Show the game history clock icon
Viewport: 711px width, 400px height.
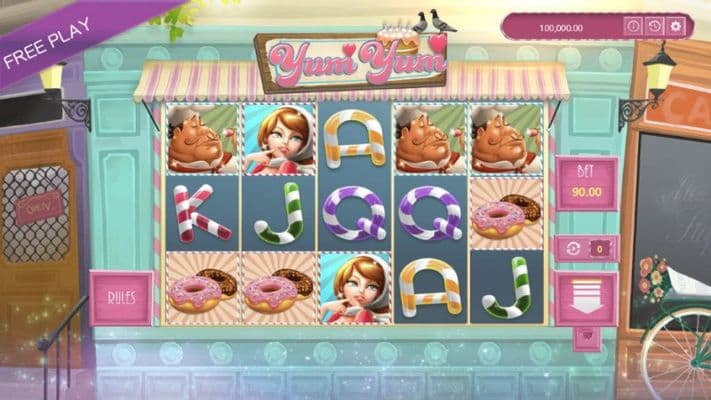coord(654,26)
